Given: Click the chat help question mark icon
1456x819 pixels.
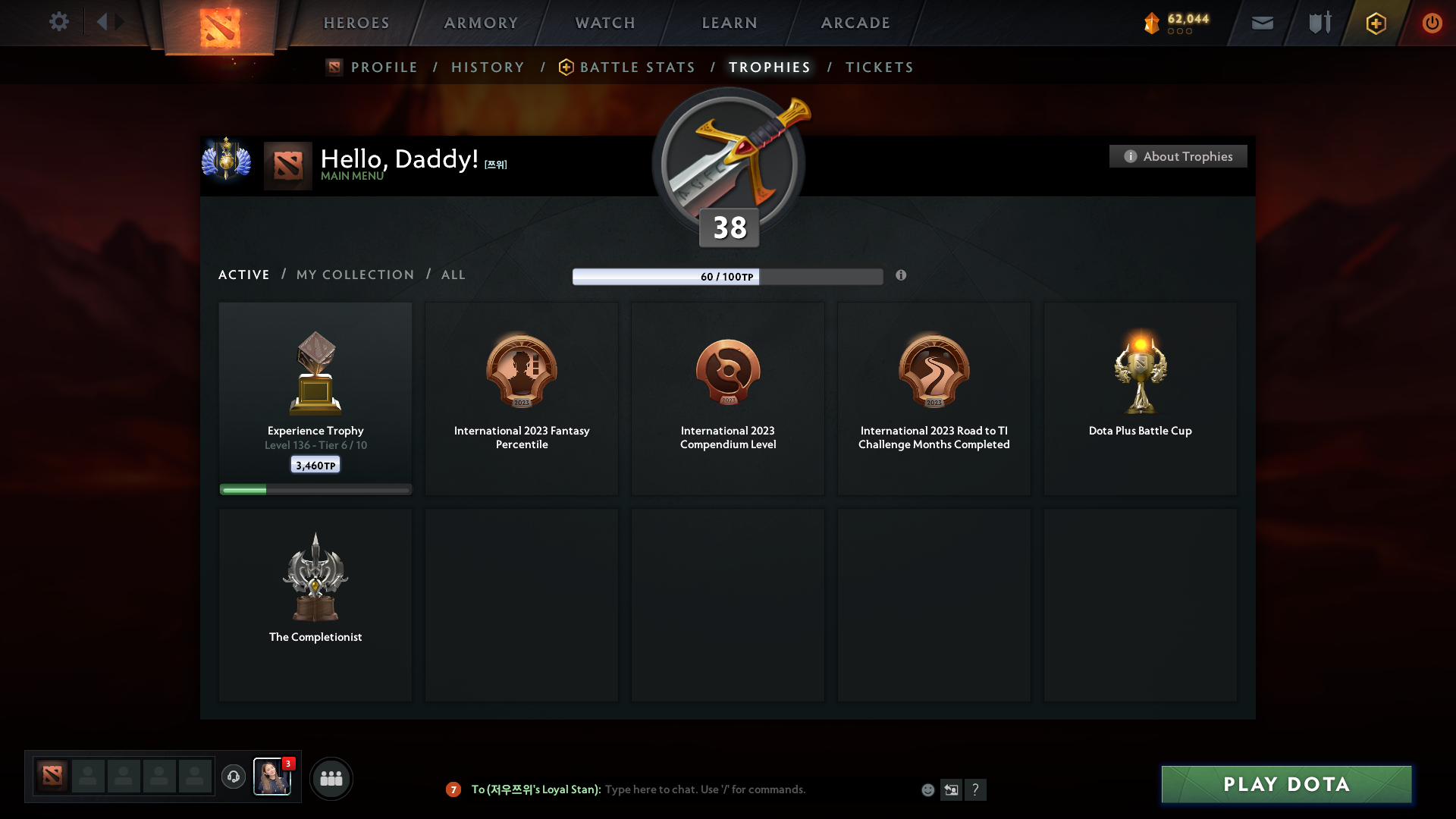Looking at the screenshot, I should 977,789.
